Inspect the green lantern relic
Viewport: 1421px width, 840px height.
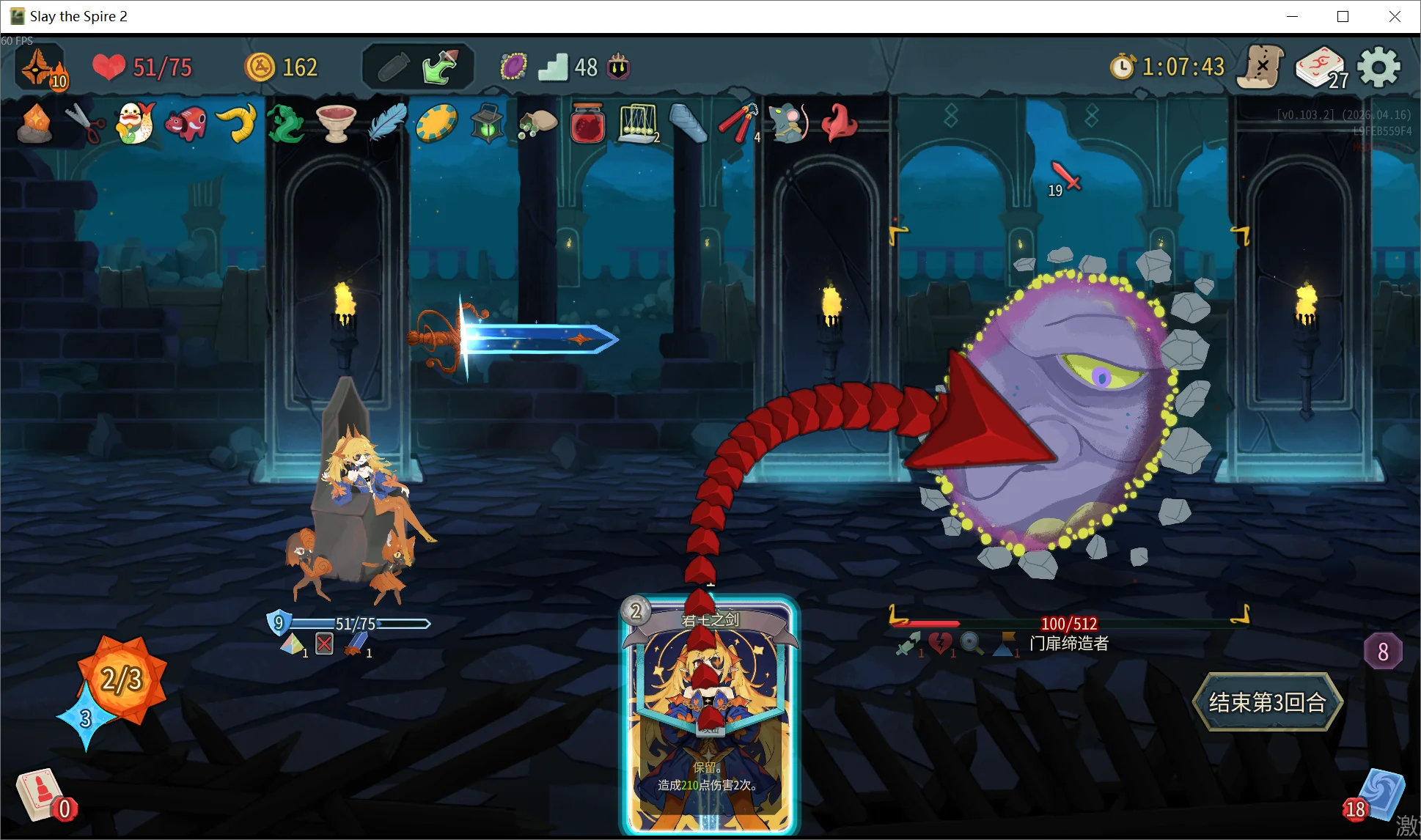487,122
